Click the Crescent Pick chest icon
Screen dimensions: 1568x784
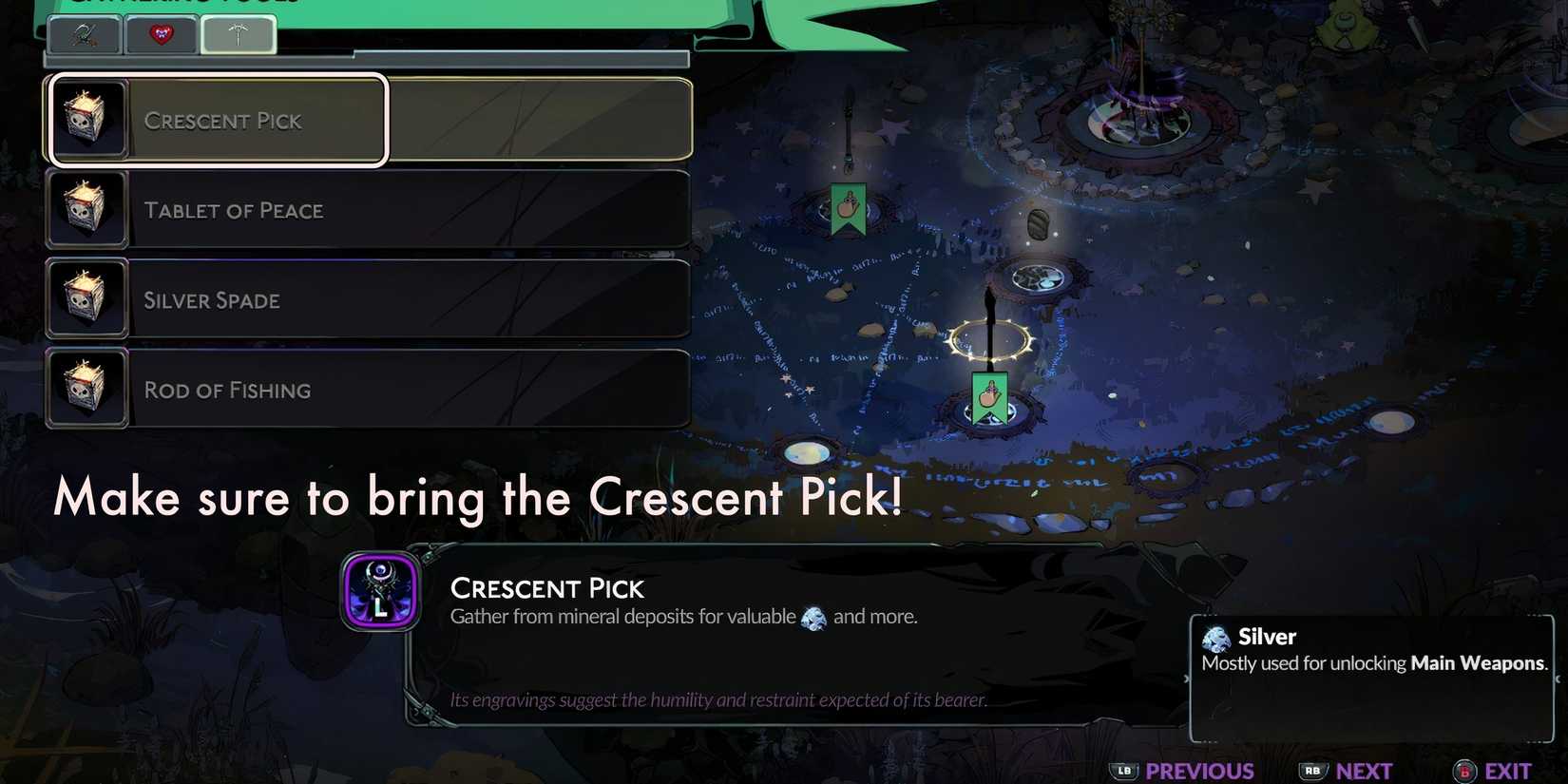[86, 118]
